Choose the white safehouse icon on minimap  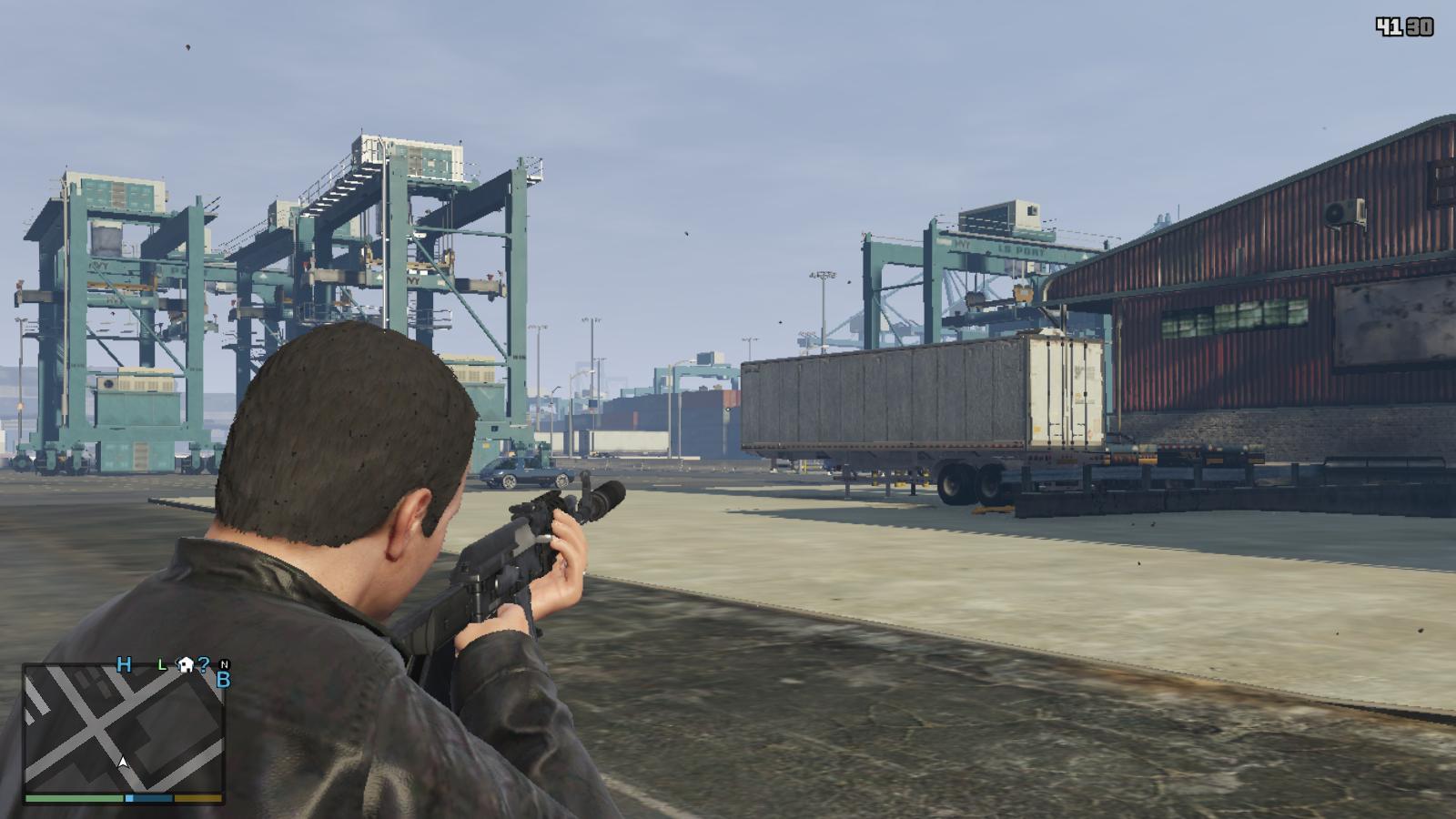coord(185,664)
